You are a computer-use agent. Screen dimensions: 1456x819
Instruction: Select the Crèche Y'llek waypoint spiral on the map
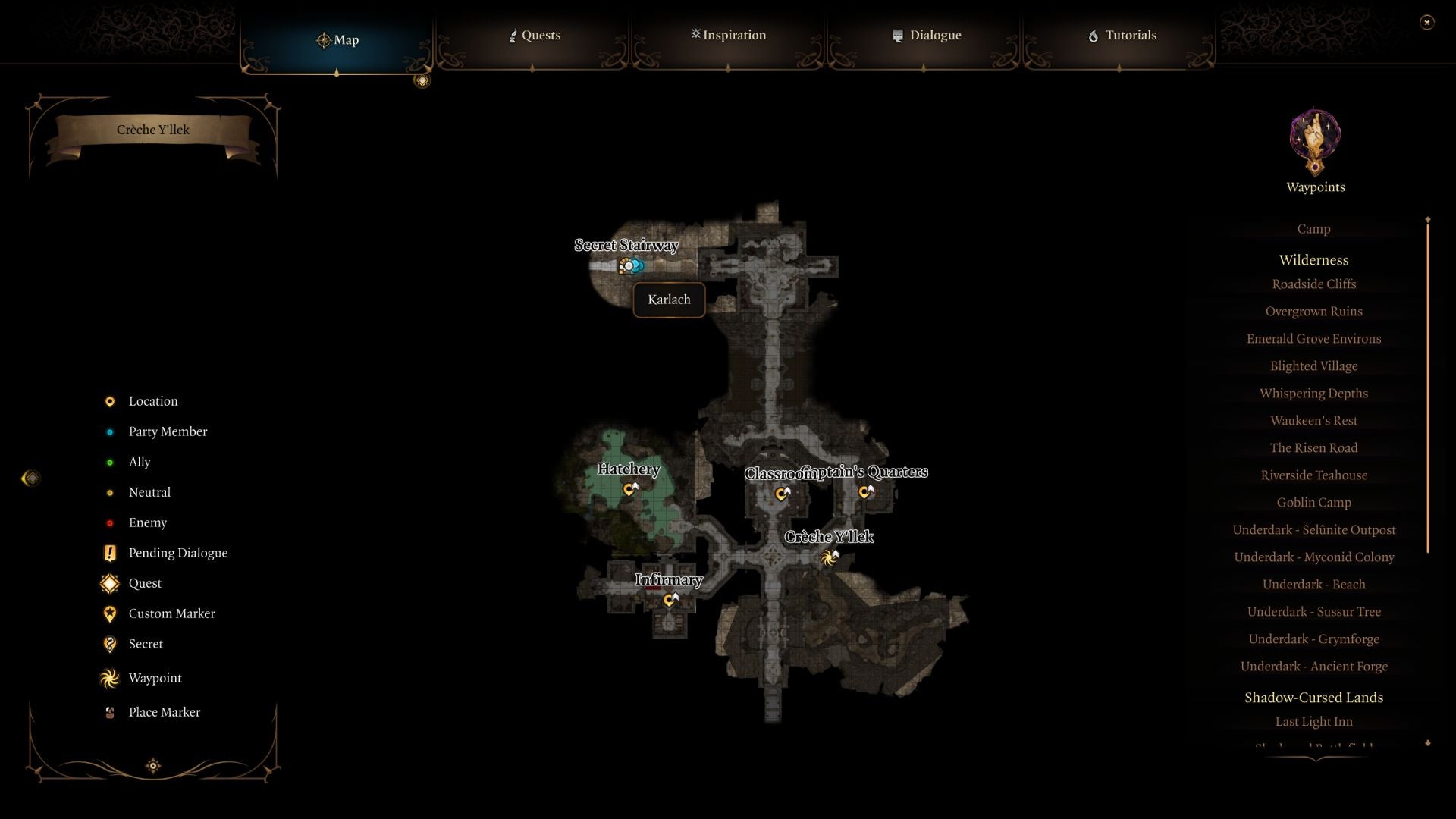[829, 556]
